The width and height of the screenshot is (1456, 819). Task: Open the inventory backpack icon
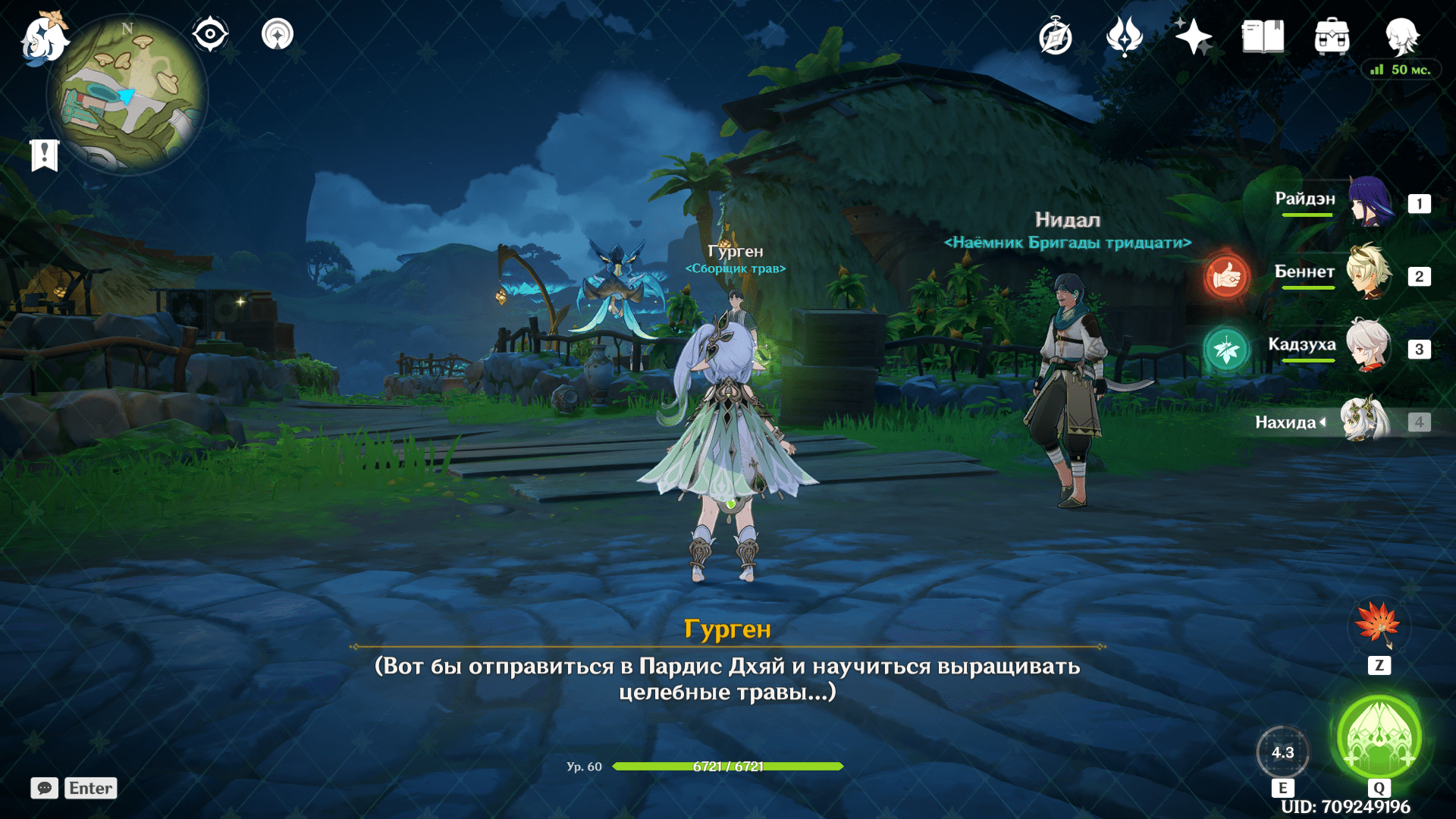tap(1332, 36)
